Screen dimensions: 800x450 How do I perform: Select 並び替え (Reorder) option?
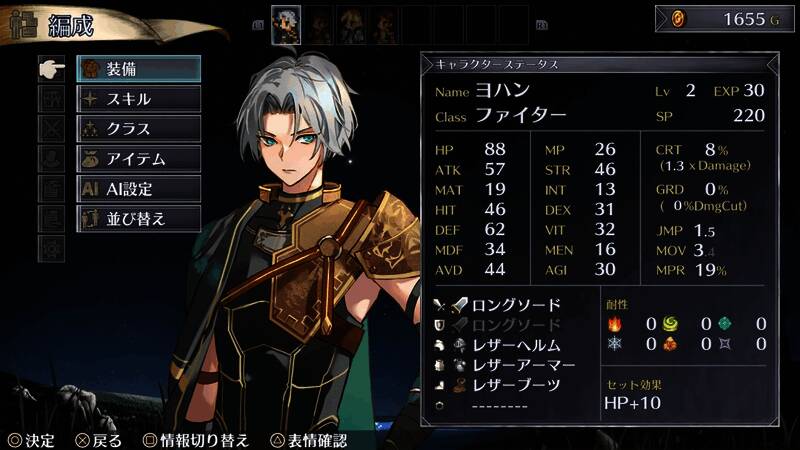pos(139,219)
